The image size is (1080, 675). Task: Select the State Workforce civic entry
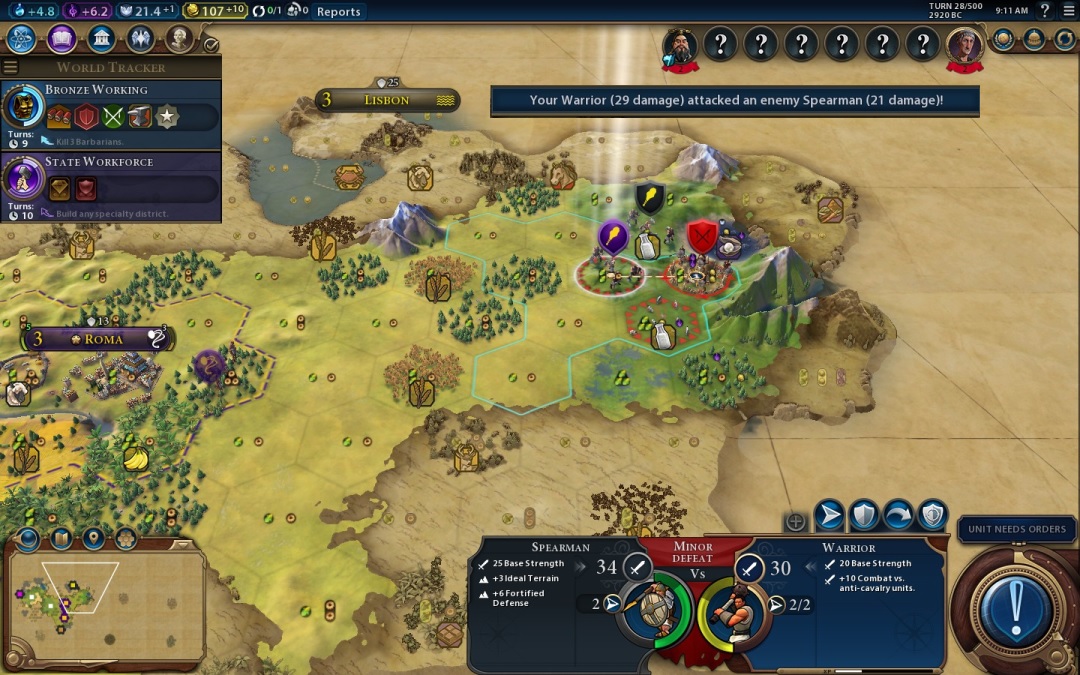pyautogui.click(x=110, y=187)
